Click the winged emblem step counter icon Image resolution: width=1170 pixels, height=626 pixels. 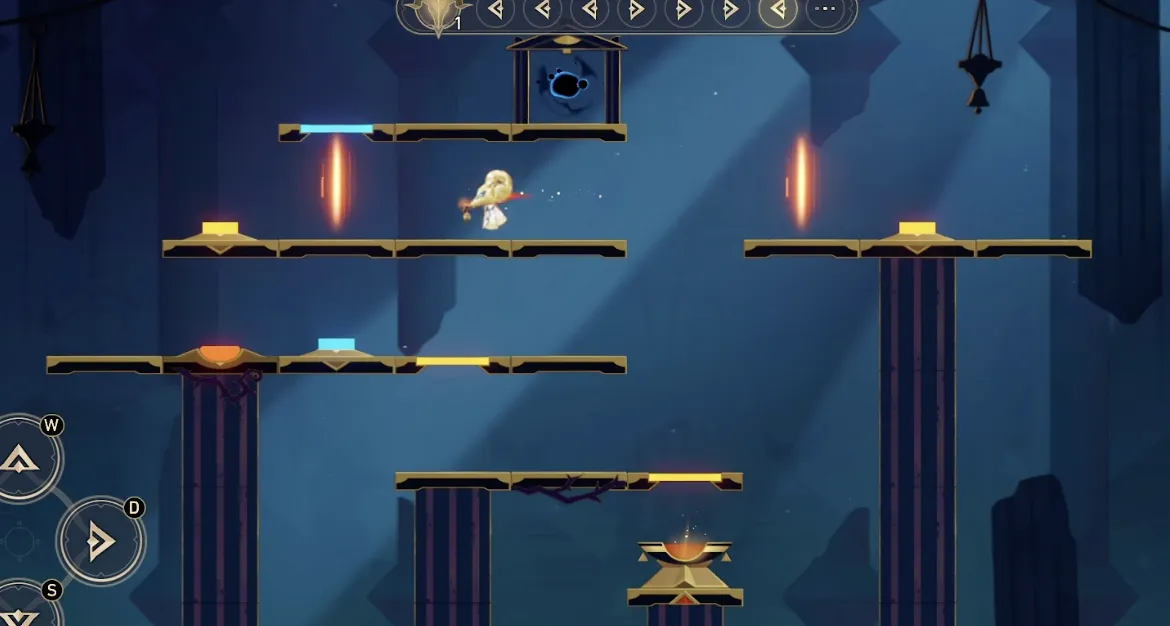point(437,14)
